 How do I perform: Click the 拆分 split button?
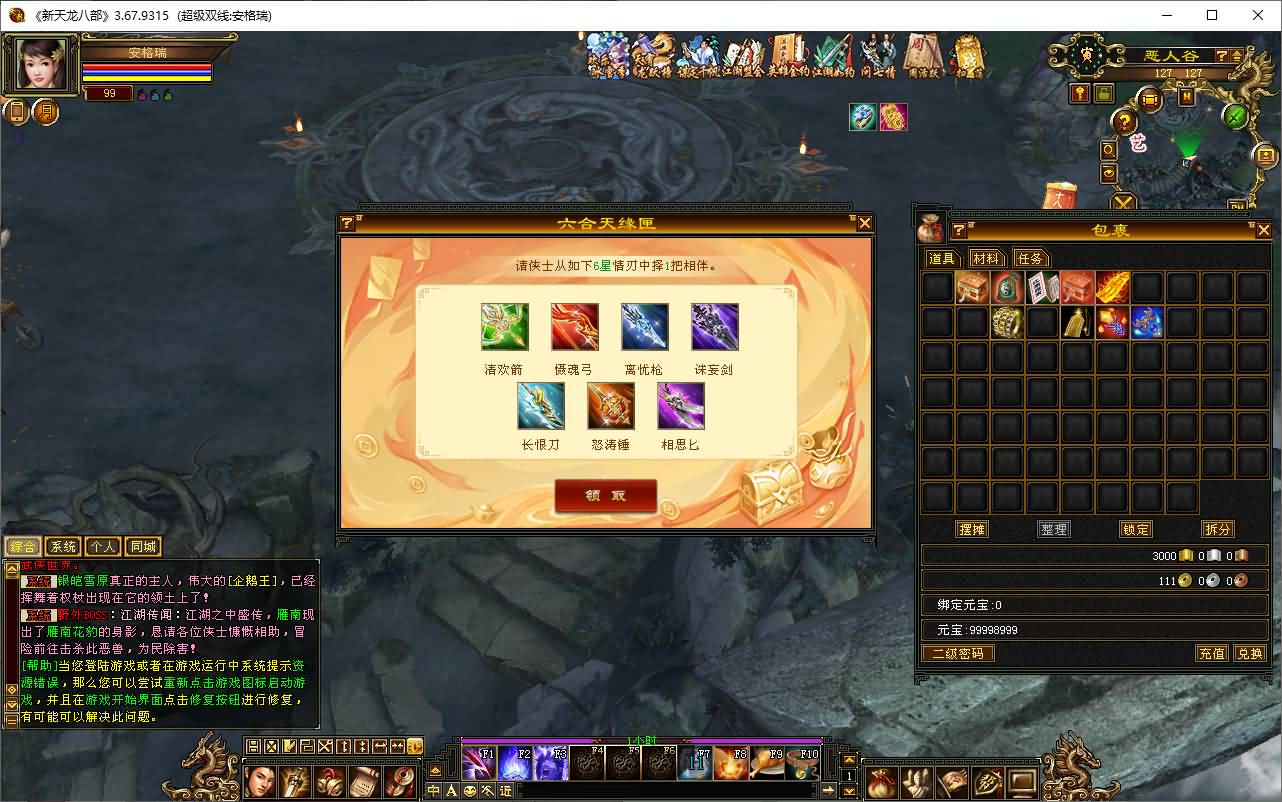pyautogui.click(x=1218, y=529)
